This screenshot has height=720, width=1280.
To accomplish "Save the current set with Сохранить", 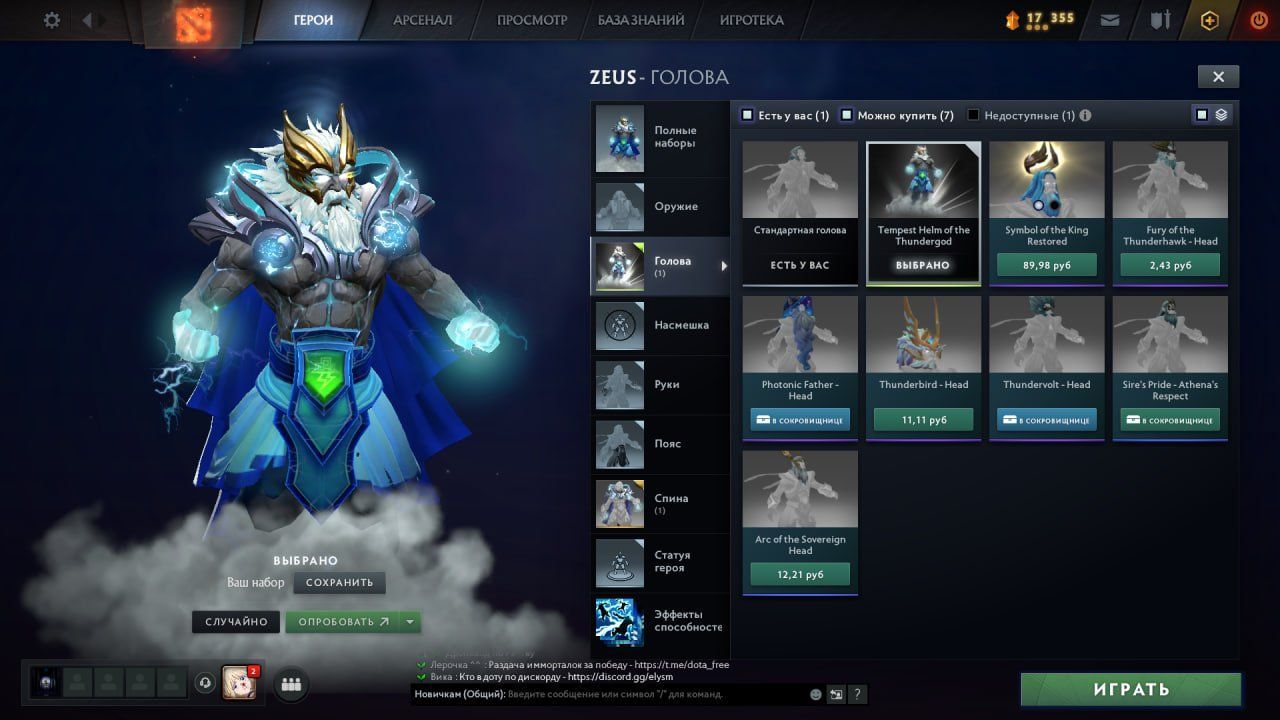I will coord(339,582).
